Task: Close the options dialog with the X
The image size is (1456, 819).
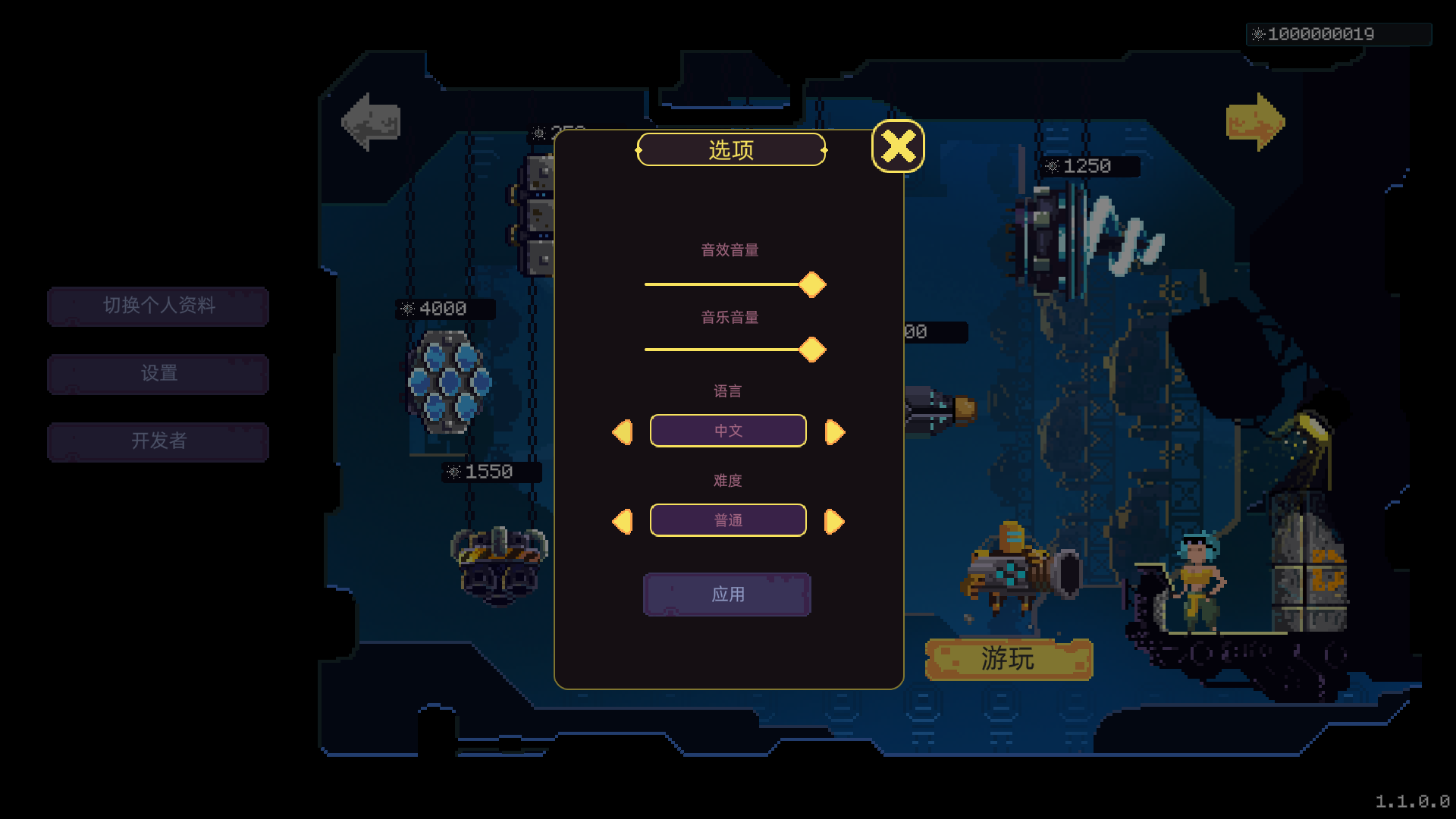Action: [x=898, y=146]
